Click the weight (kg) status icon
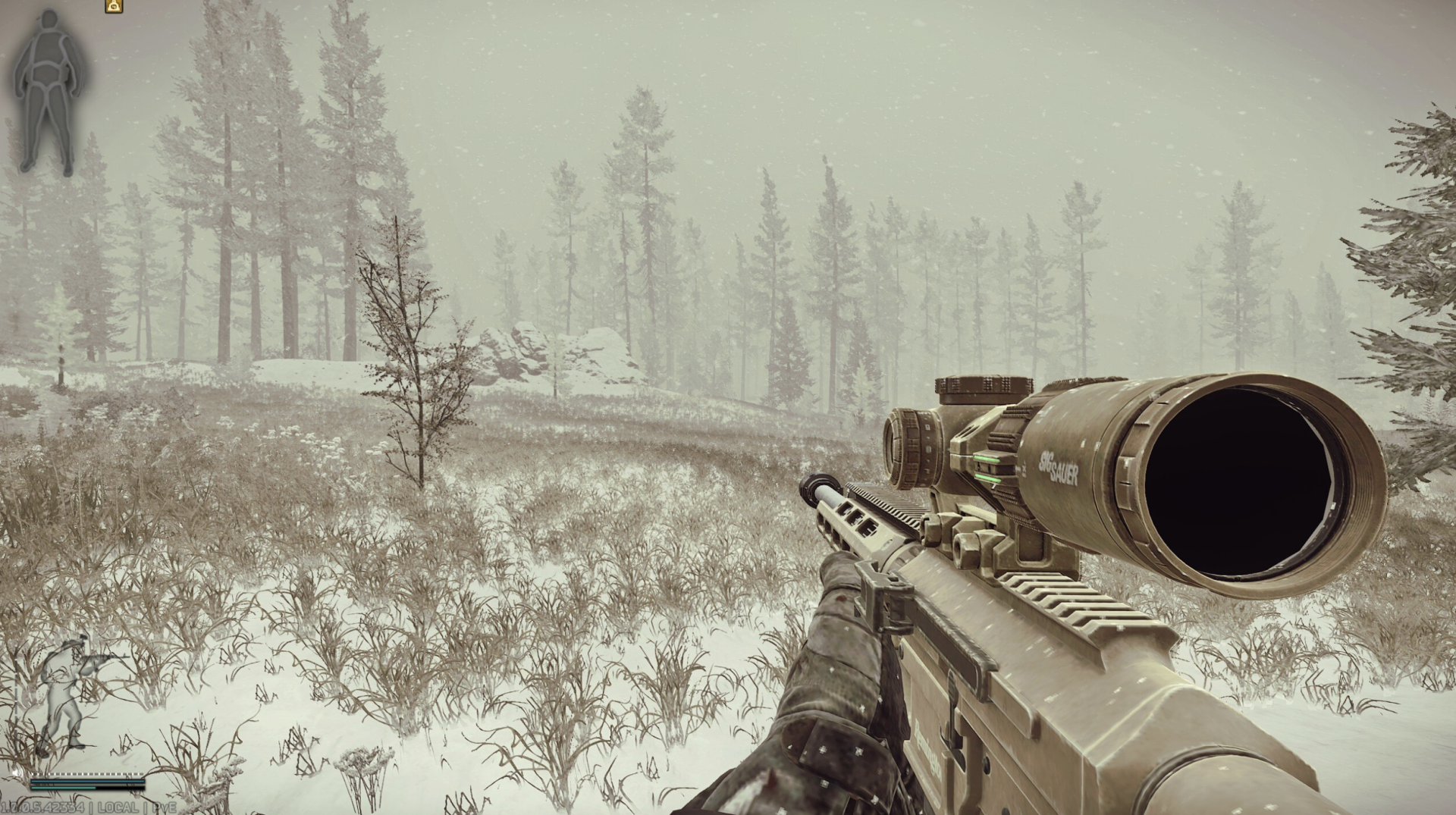 tap(114, 6)
